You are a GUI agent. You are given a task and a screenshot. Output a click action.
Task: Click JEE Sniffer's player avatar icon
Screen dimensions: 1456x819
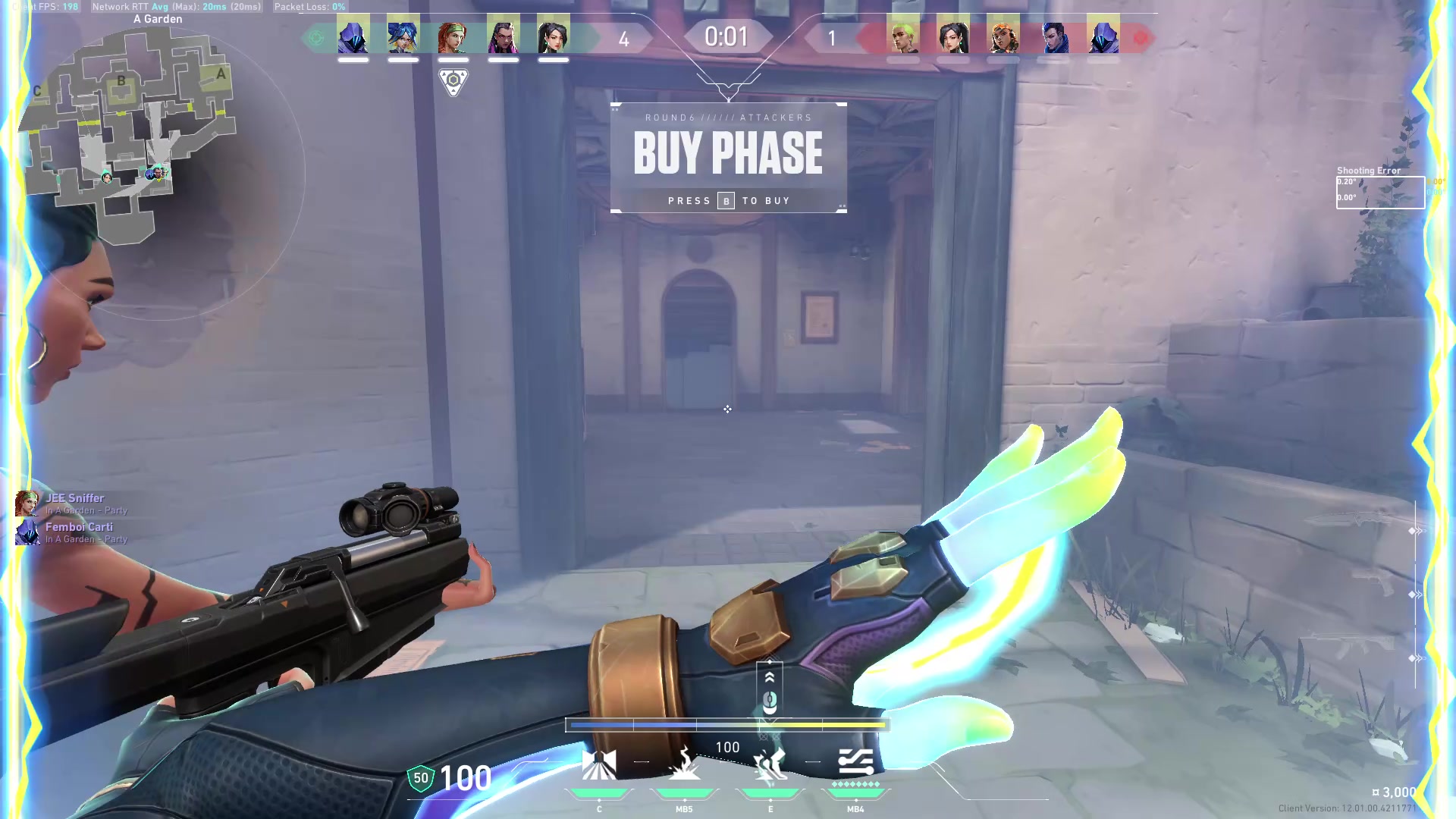pyautogui.click(x=27, y=504)
